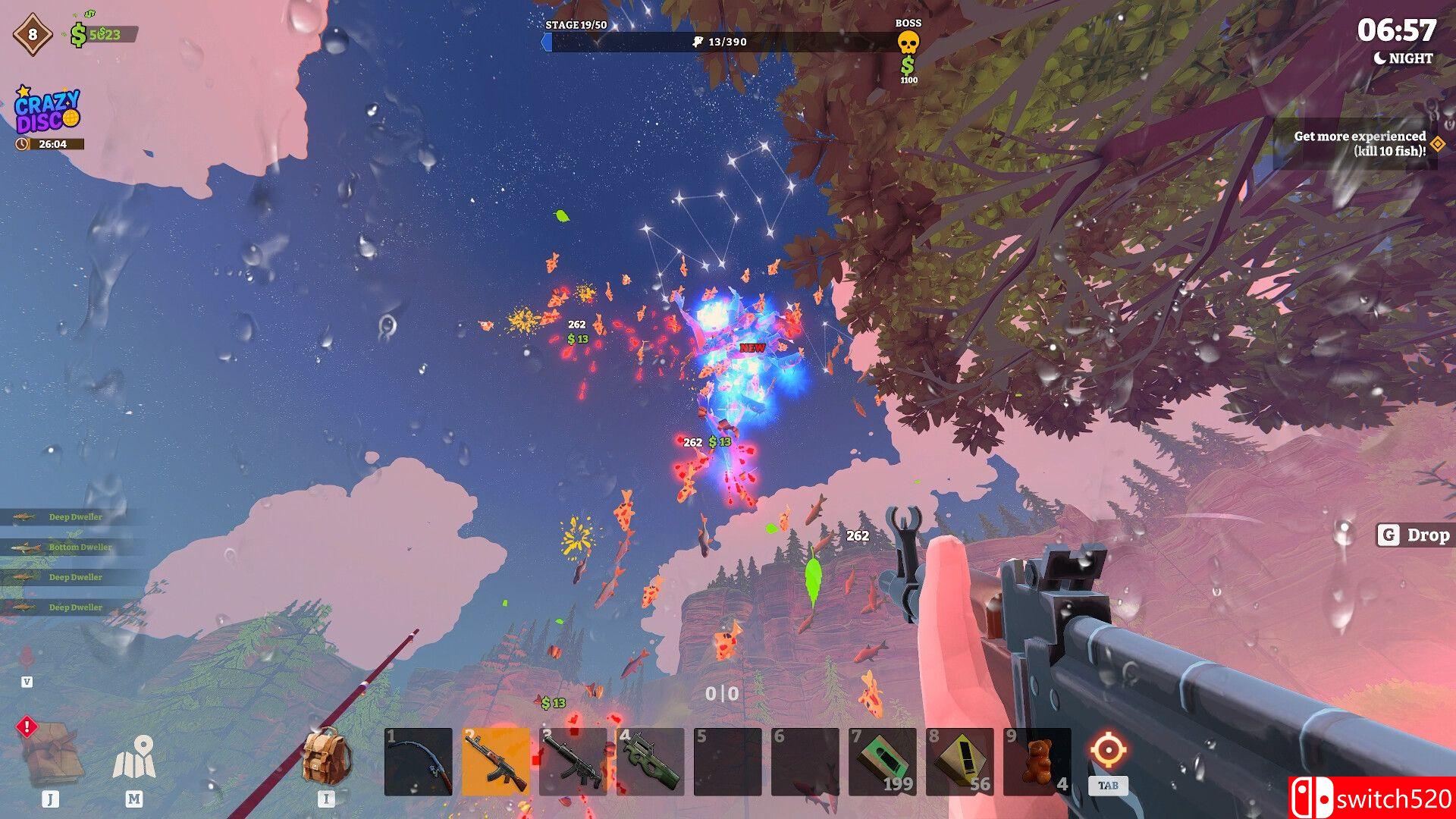
Task: Select the yellow ammo box slot
Action: pyautogui.click(x=960, y=762)
